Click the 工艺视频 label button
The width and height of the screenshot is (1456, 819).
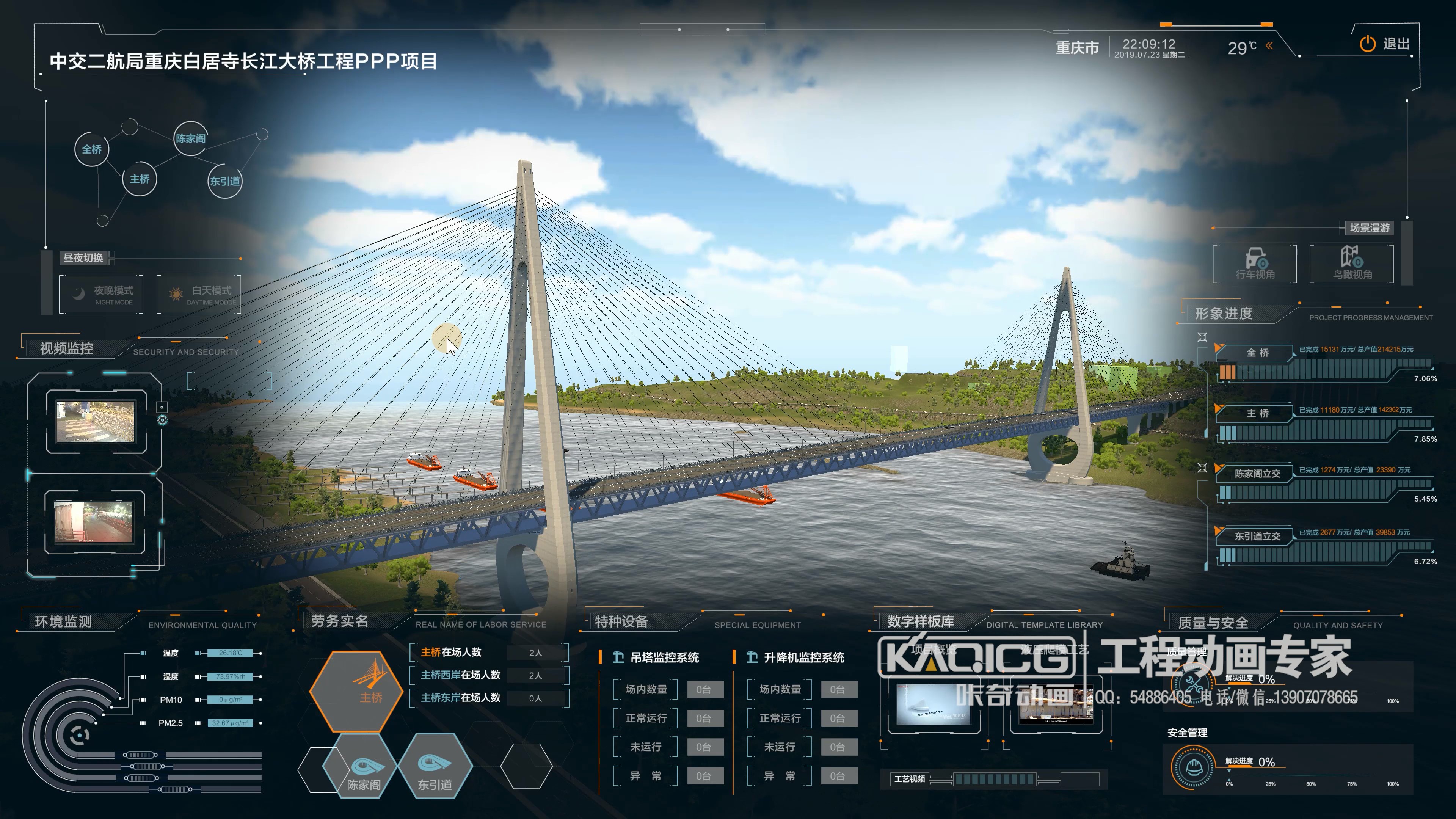(910, 779)
